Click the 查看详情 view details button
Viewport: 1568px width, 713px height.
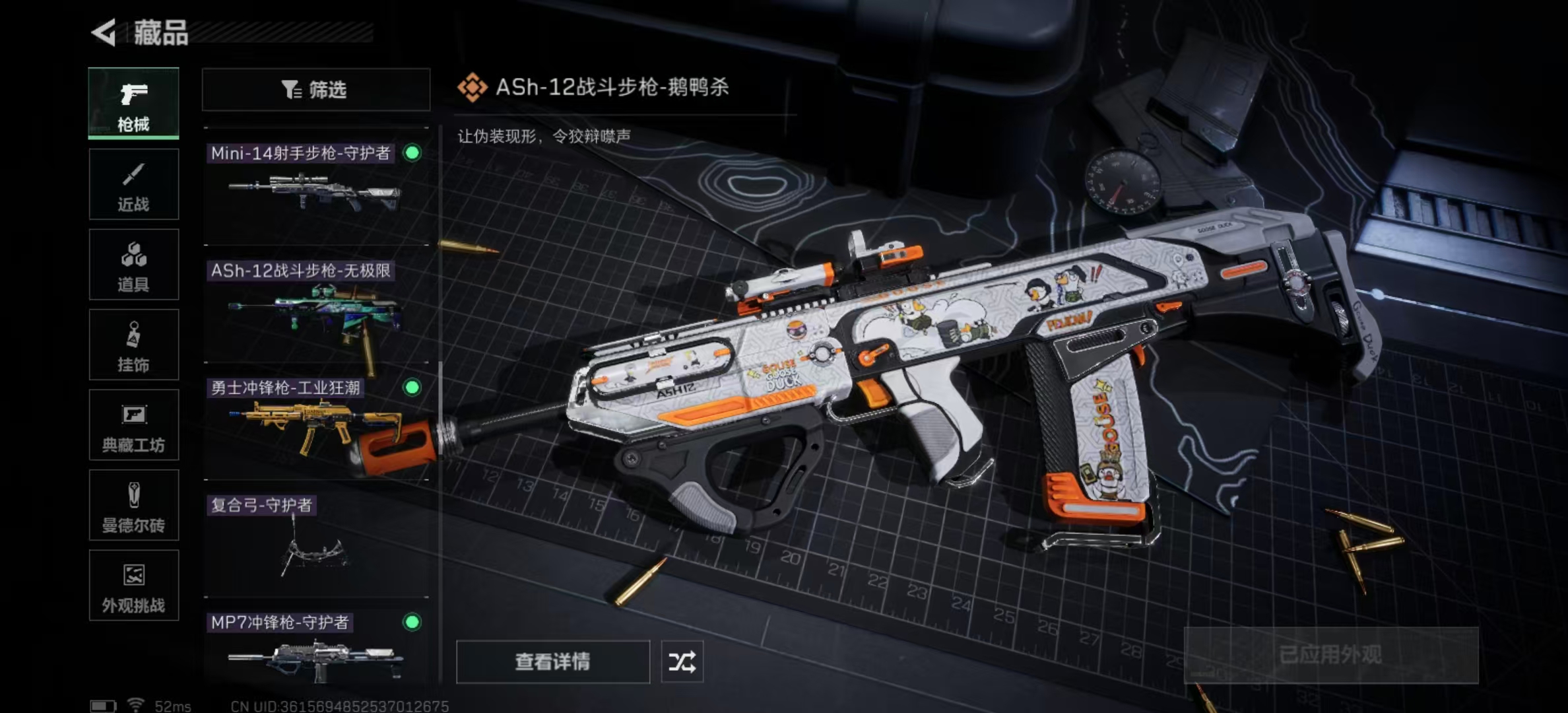click(552, 662)
